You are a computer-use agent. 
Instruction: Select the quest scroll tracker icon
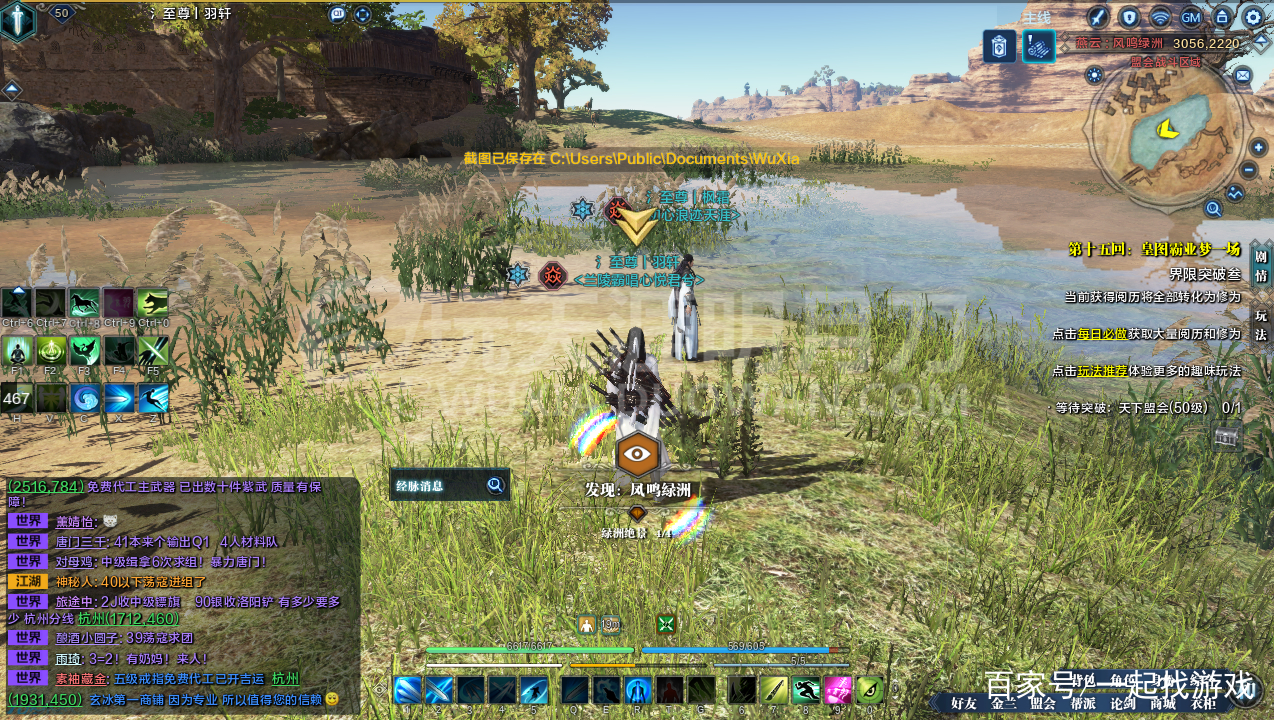coord(1038,46)
